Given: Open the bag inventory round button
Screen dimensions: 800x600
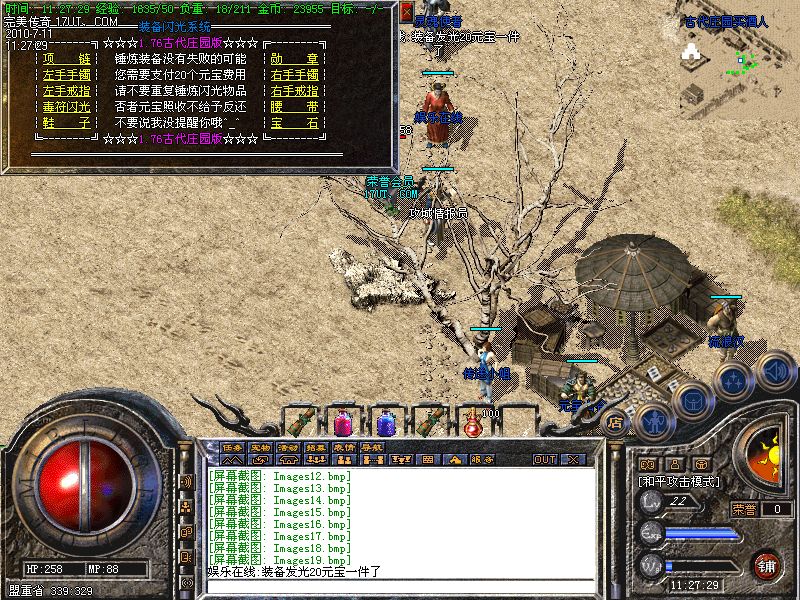Looking at the screenshot, I should 692,399.
